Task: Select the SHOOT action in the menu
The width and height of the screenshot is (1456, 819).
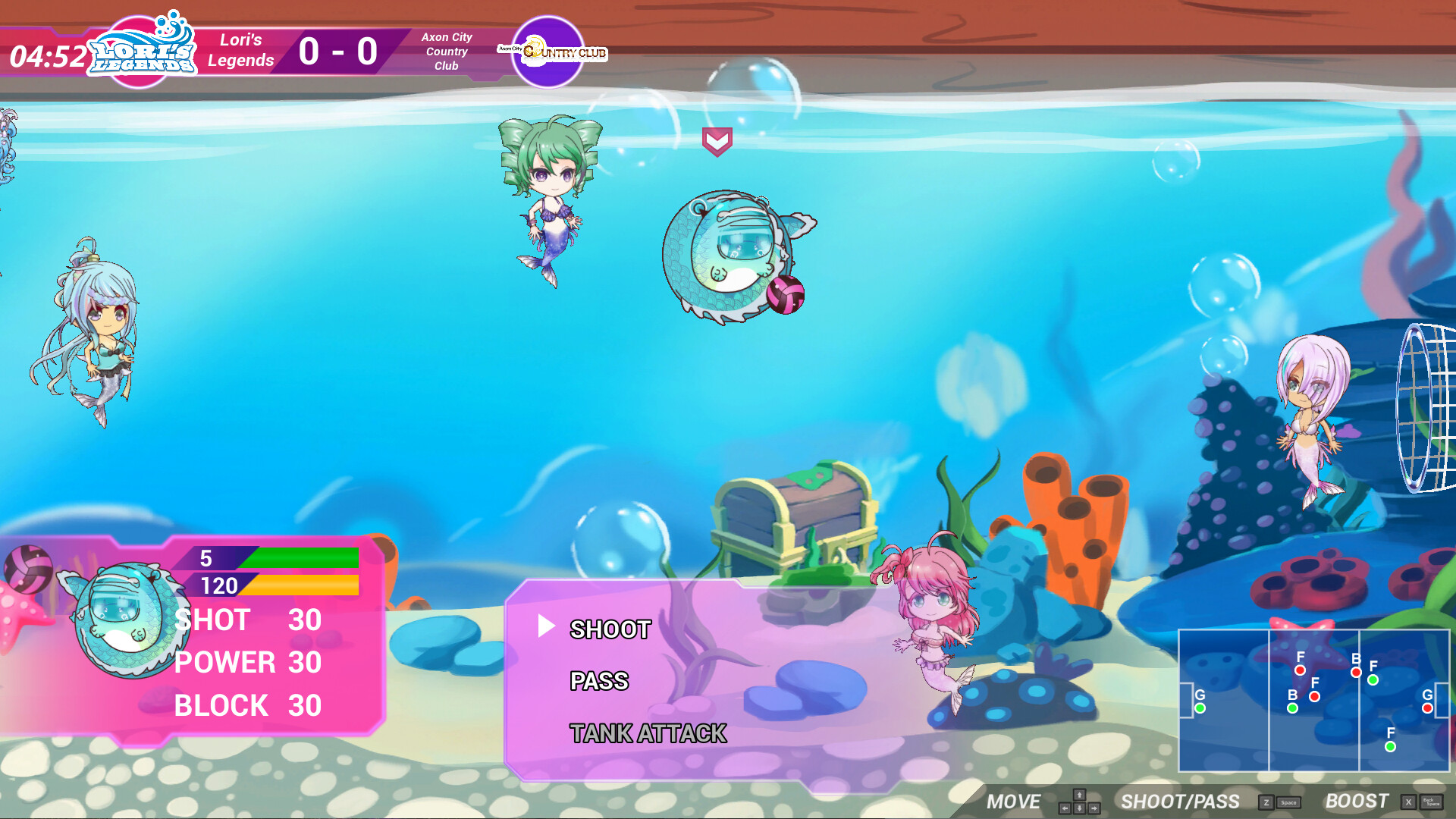Action: point(609,629)
